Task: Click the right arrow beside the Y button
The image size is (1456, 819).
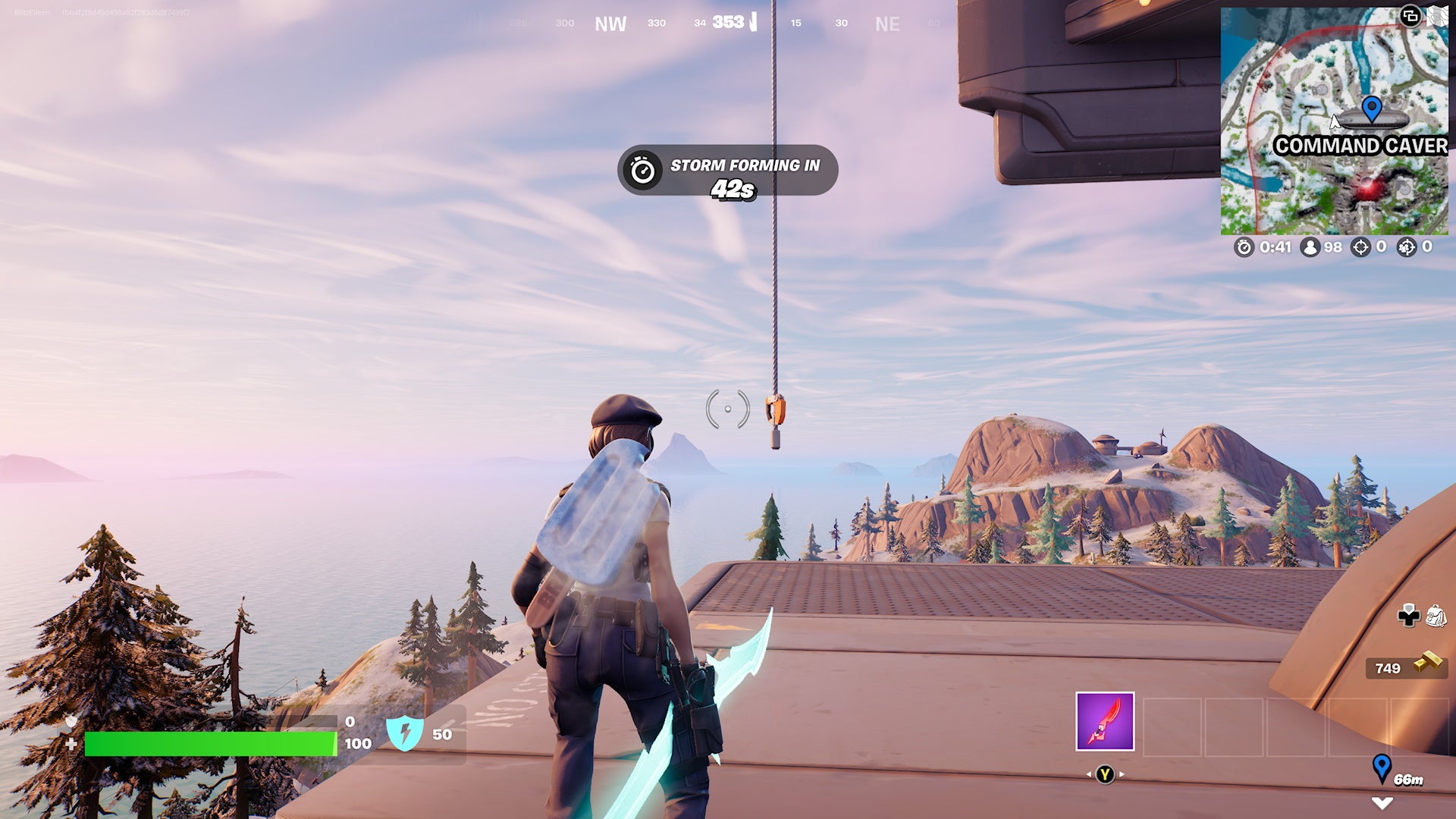Action: click(x=1122, y=774)
